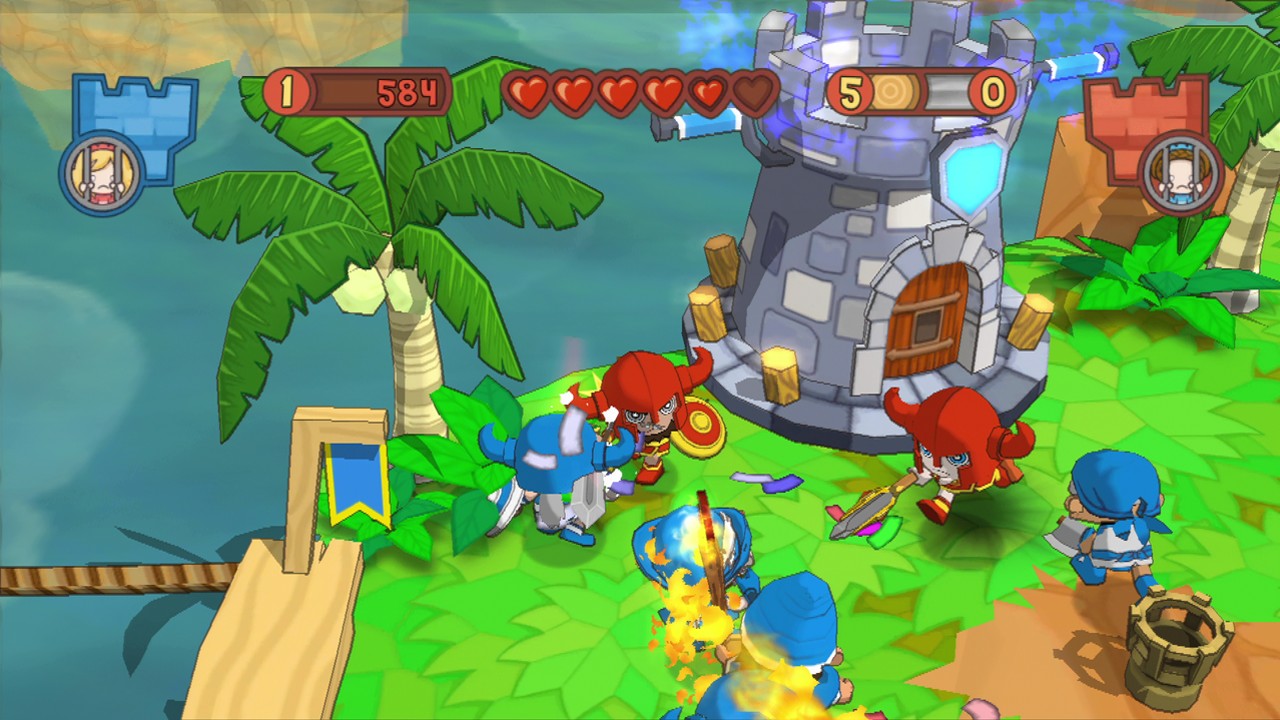
Task: Select the caged princess portrait under red castle
Action: (x=1181, y=174)
